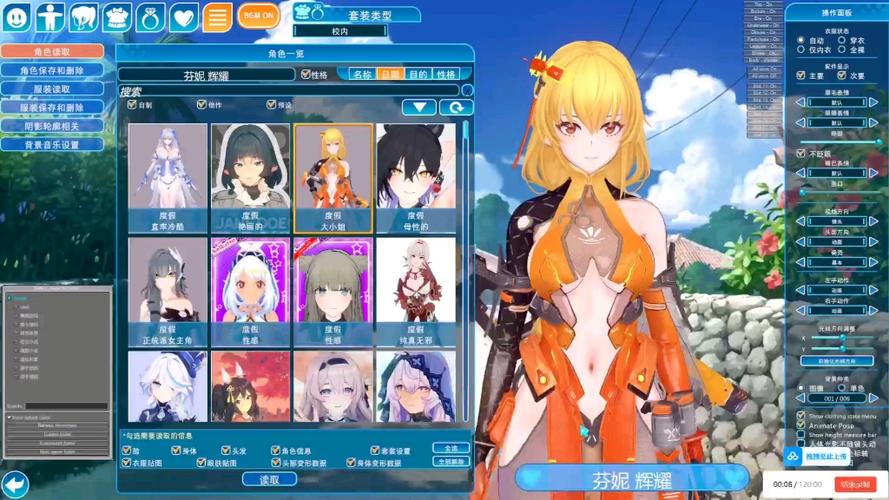889x500 pixels.
Task: Open the heart icon category
Action: (x=183, y=17)
